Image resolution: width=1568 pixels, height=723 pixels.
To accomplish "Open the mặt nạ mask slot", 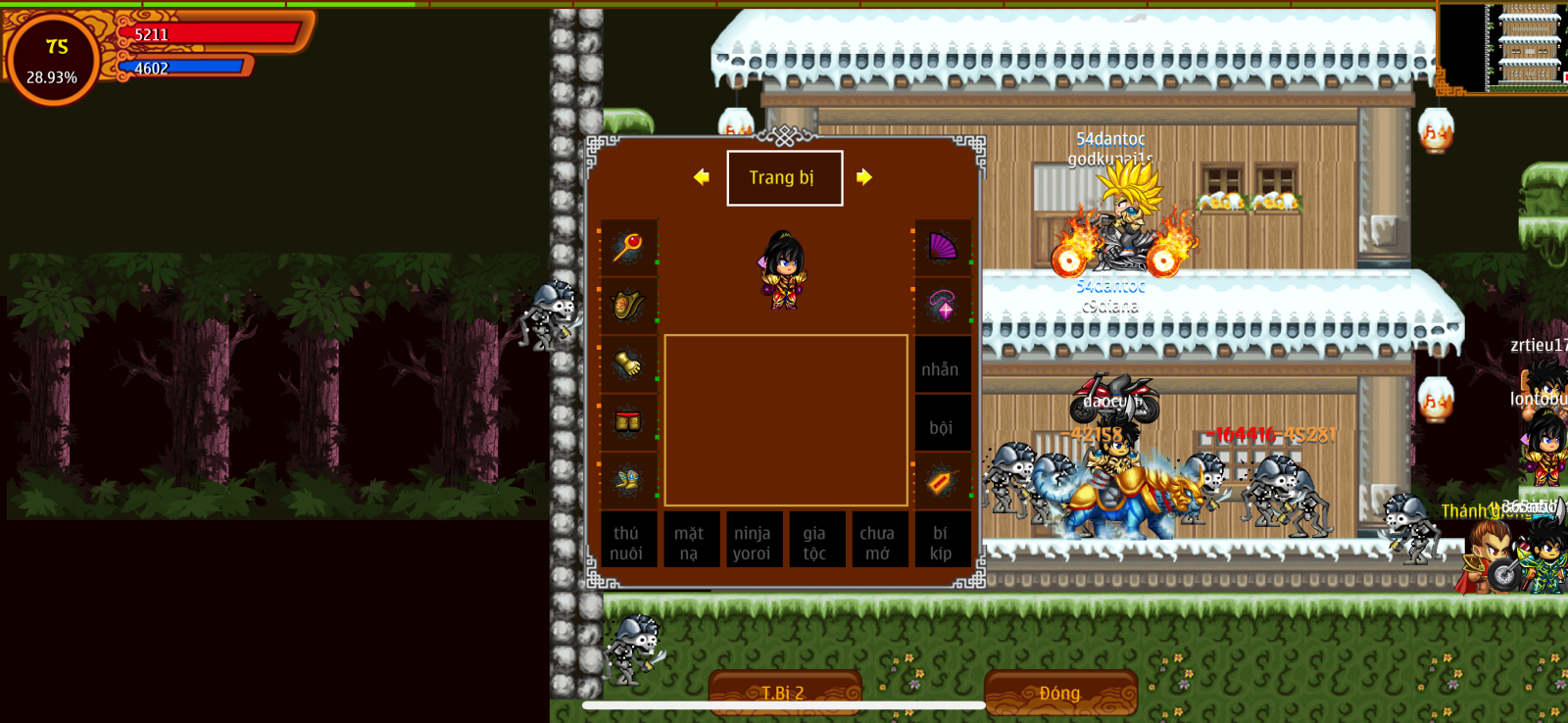I will coord(690,542).
